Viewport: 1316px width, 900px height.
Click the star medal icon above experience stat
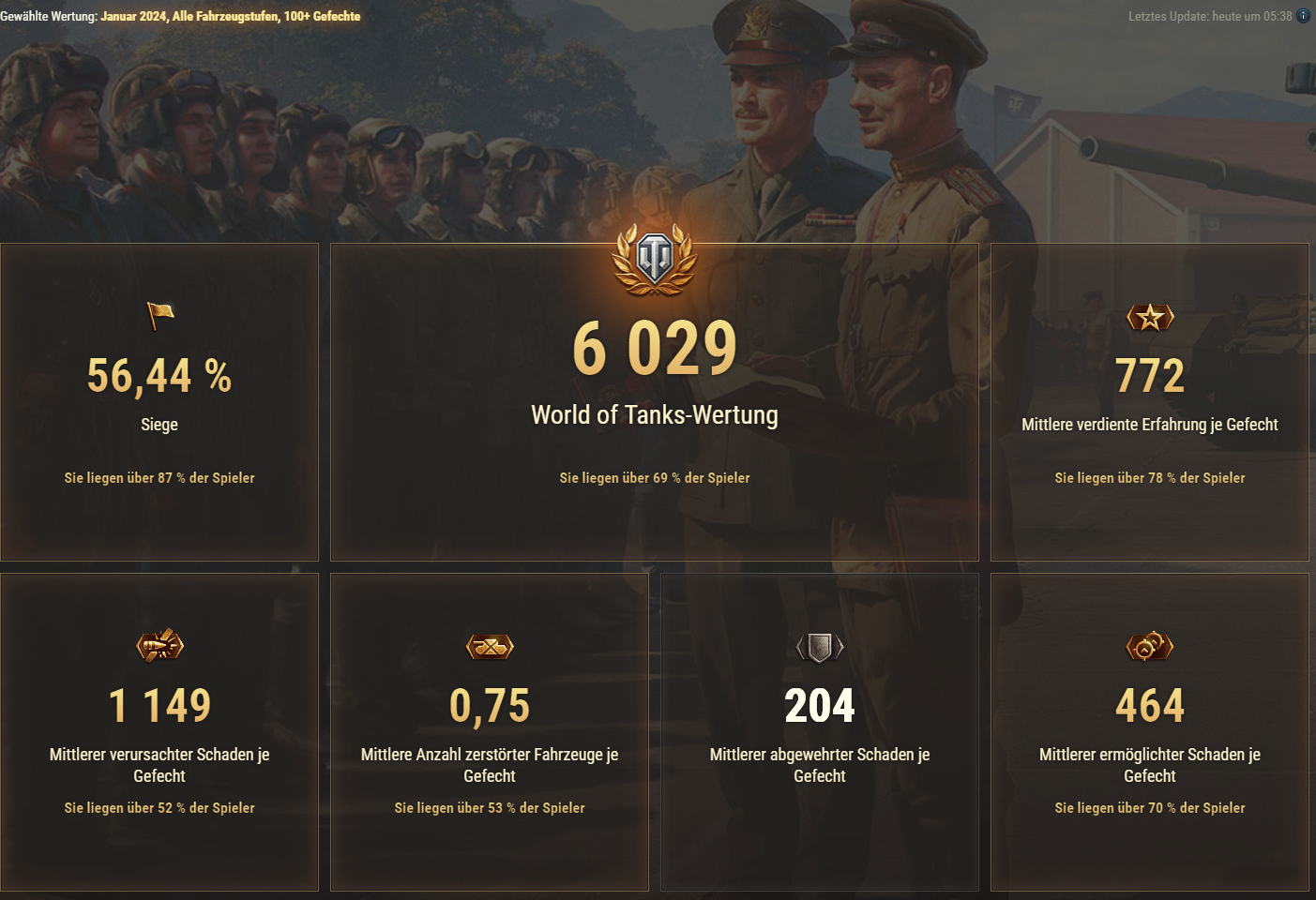tap(1149, 317)
